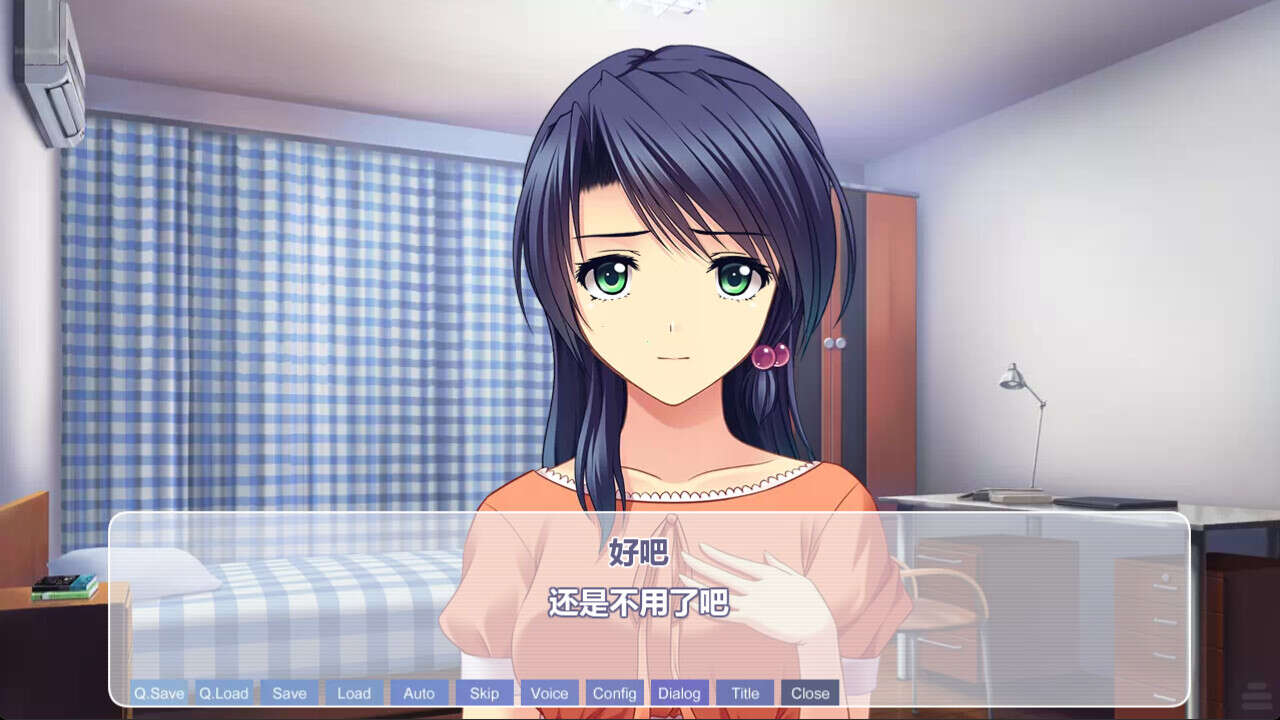Hide the text box with Close
1280x720 pixels.
coord(810,693)
